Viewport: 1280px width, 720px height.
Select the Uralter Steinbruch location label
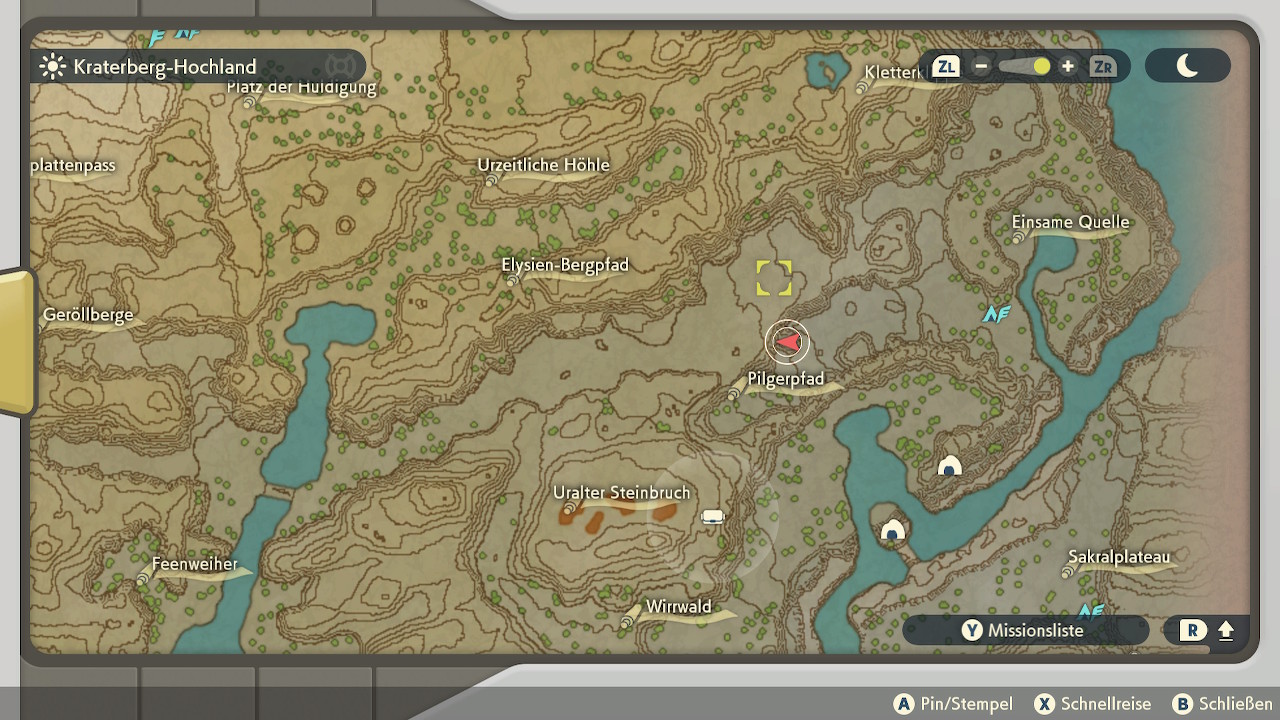pos(621,494)
